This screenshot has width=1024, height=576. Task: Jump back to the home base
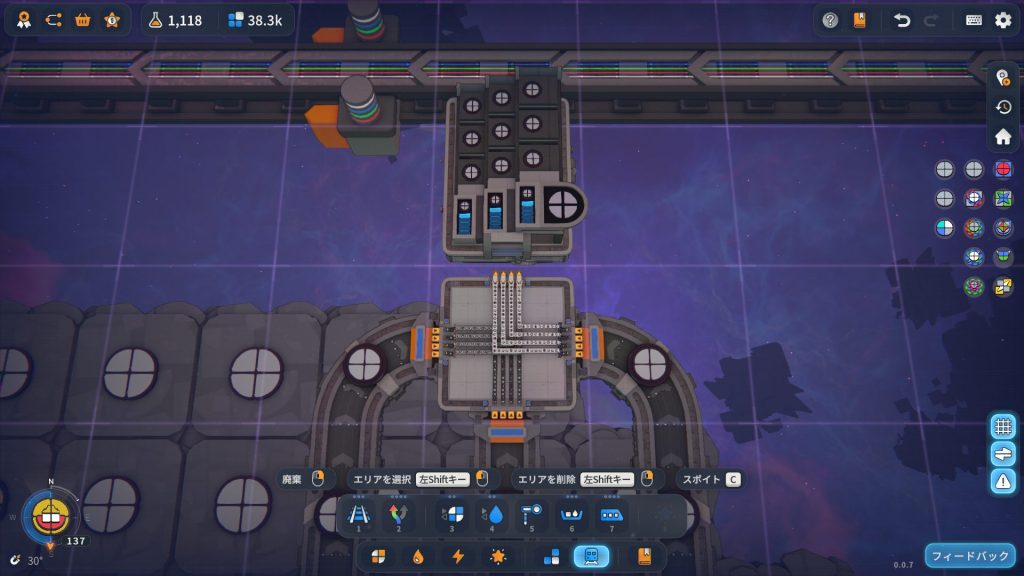pyautogui.click(x=1003, y=136)
